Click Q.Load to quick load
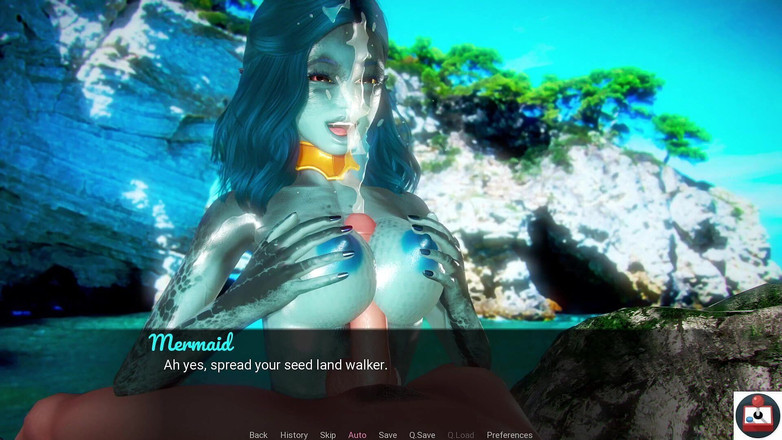782x440 pixels. pos(461,435)
